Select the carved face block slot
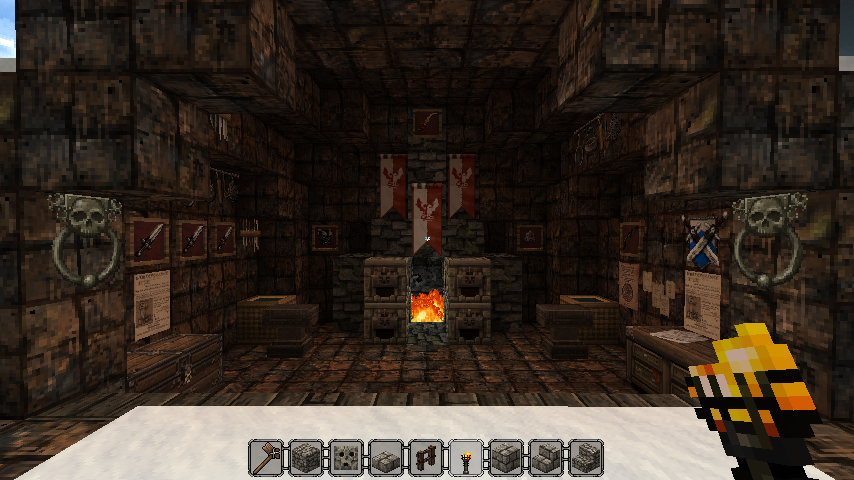 point(346,457)
